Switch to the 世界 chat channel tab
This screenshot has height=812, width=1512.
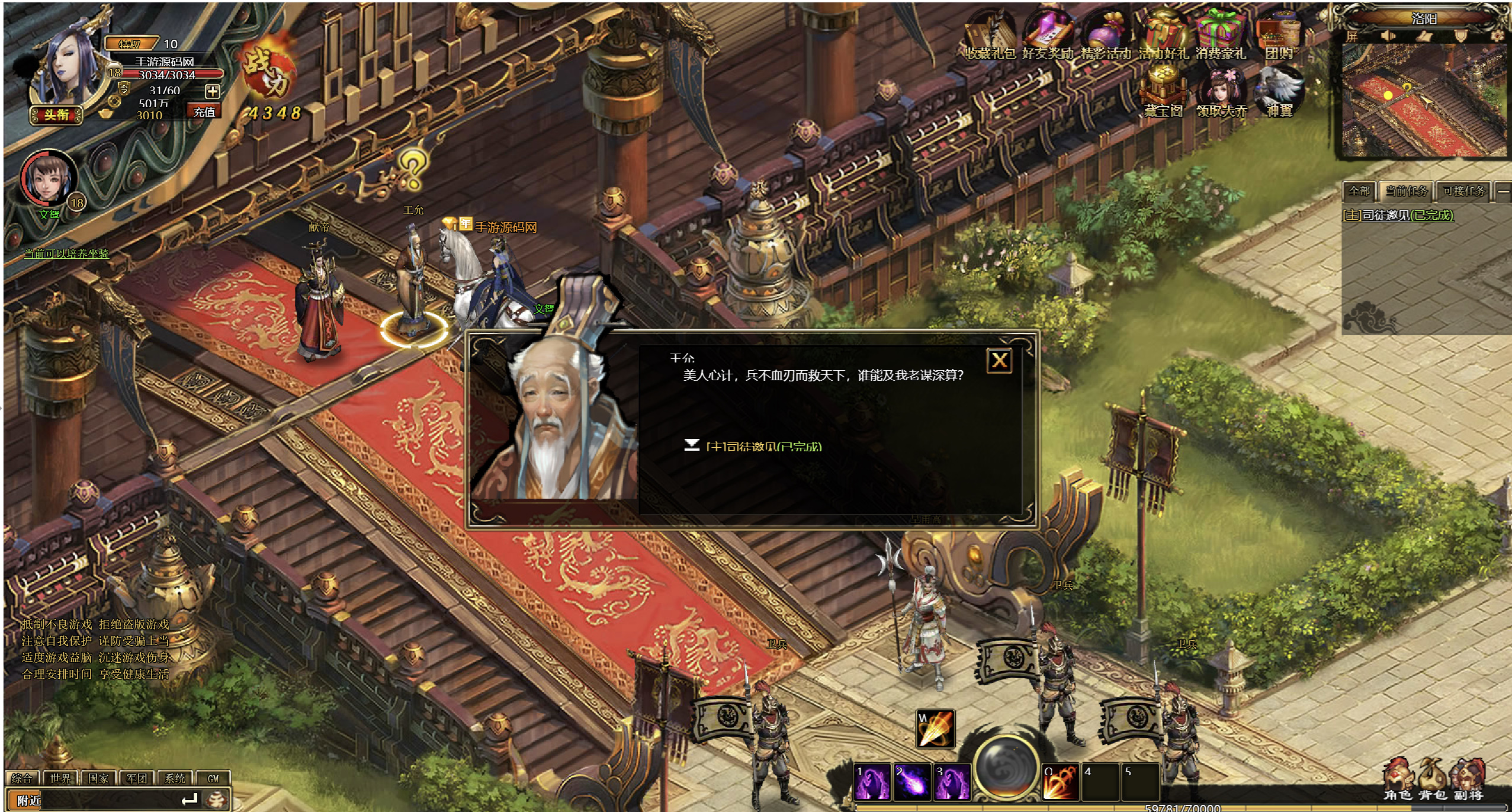(x=60, y=778)
